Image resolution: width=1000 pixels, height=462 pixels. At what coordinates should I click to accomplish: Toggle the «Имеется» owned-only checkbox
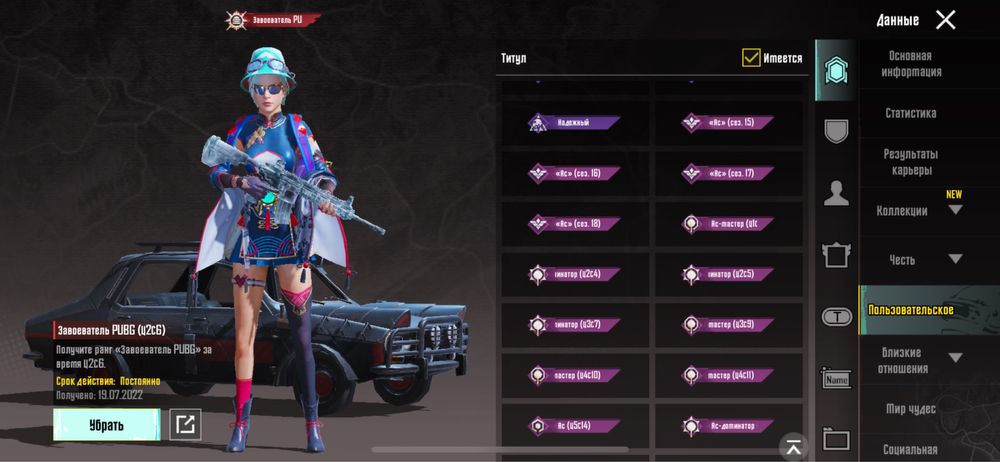pos(751,58)
